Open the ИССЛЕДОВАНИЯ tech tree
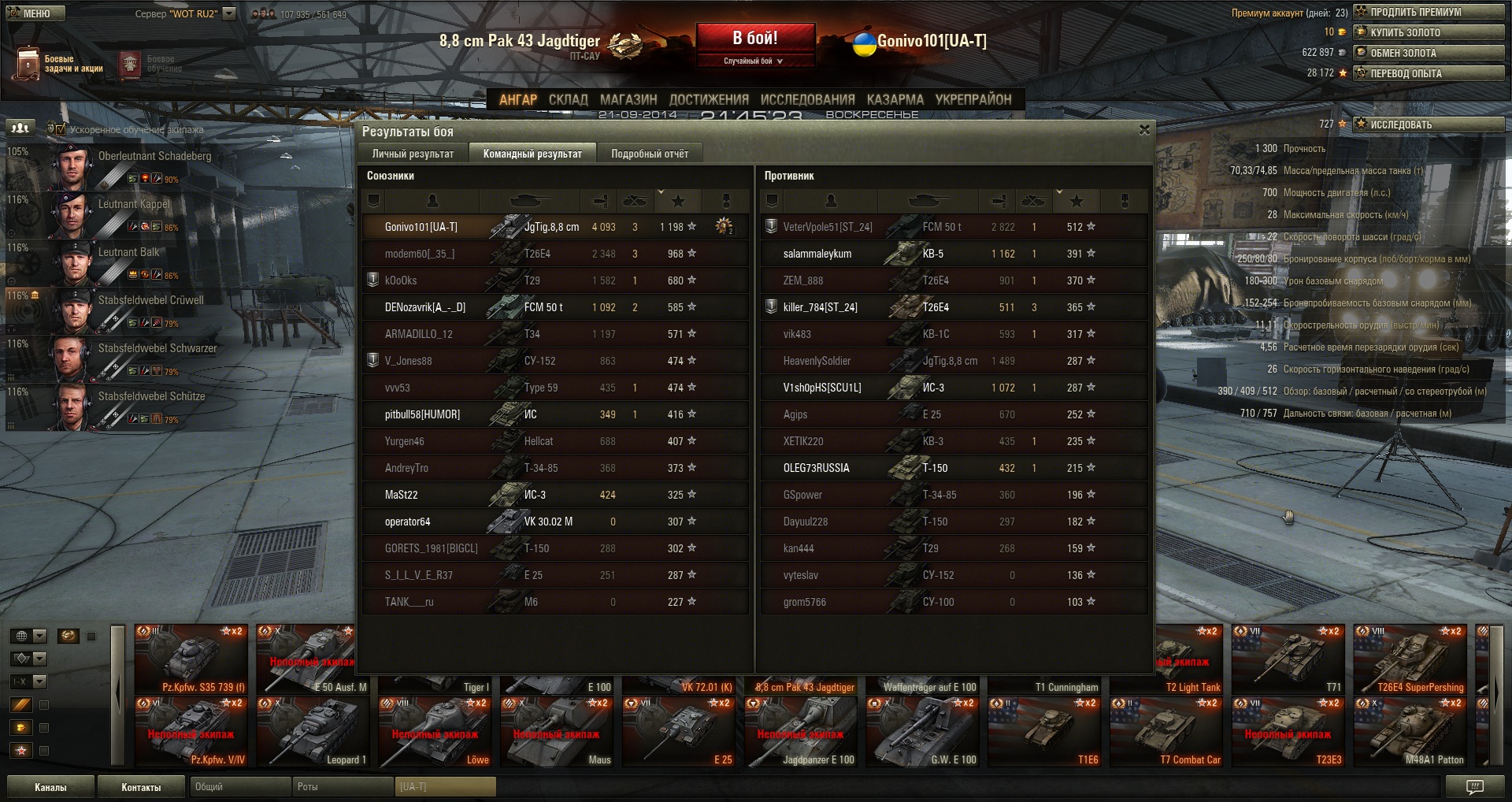 (x=807, y=99)
